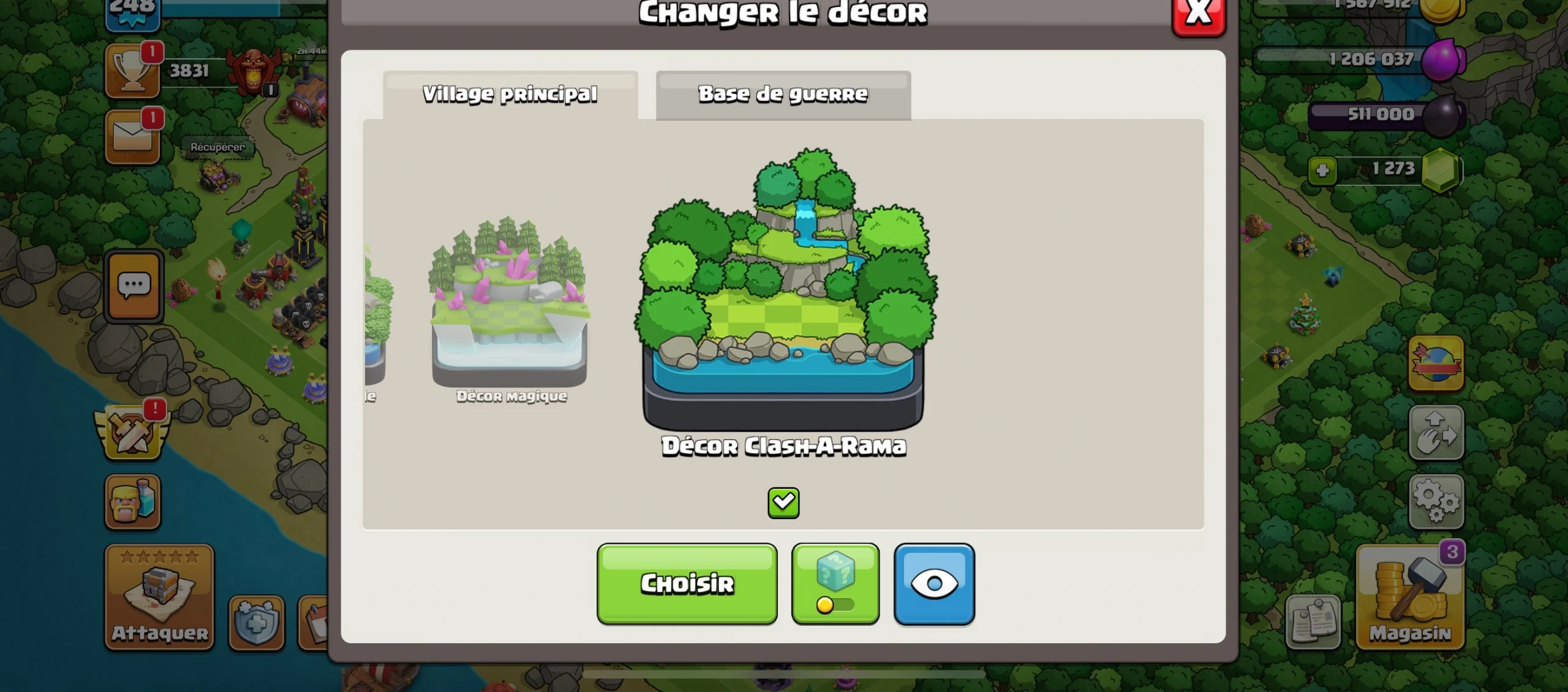Open the Base de guerre tab
Image resolution: width=1568 pixels, height=692 pixels.
point(783,94)
